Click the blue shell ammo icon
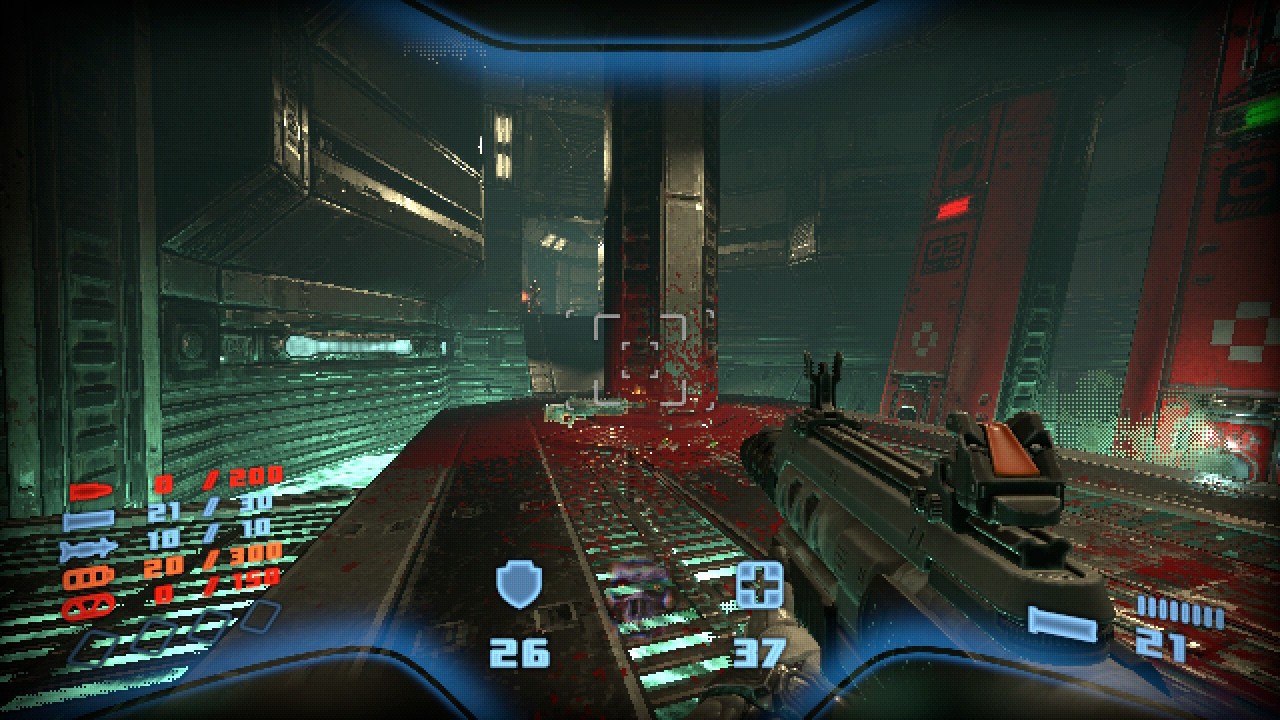1280x720 pixels. coord(82,521)
